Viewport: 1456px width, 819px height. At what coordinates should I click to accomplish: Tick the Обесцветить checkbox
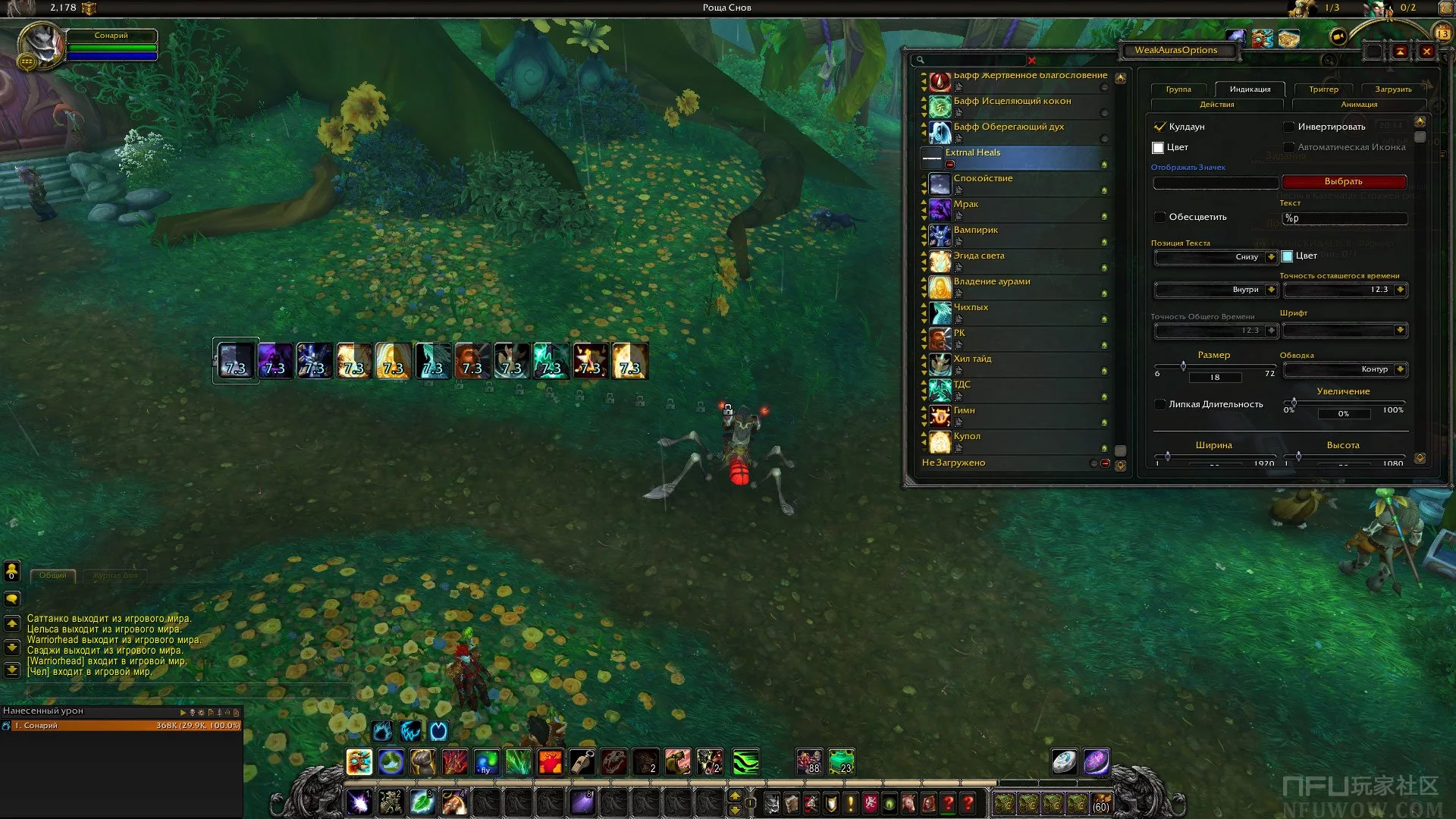click(1159, 217)
